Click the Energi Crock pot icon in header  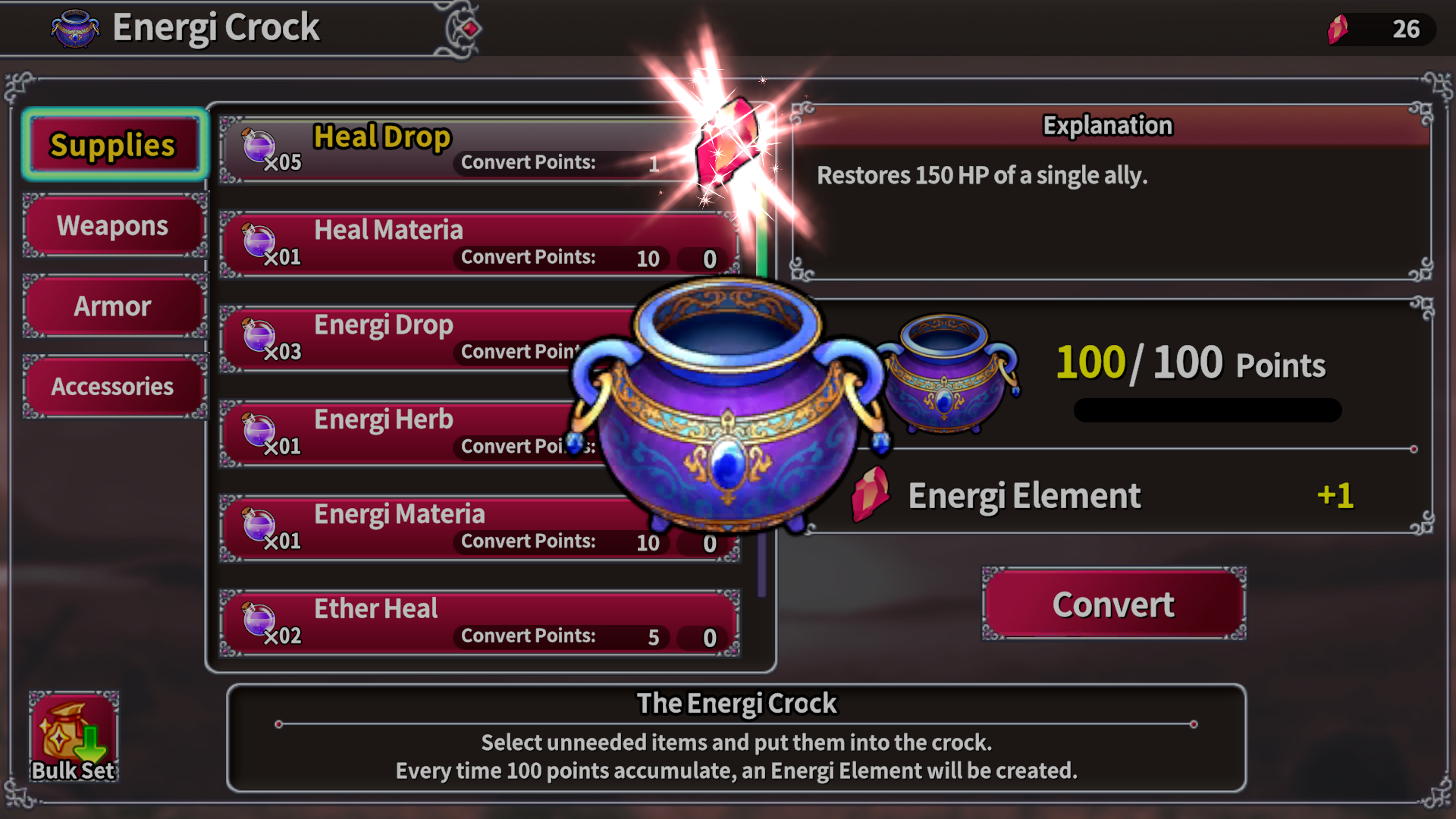pos(74,27)
